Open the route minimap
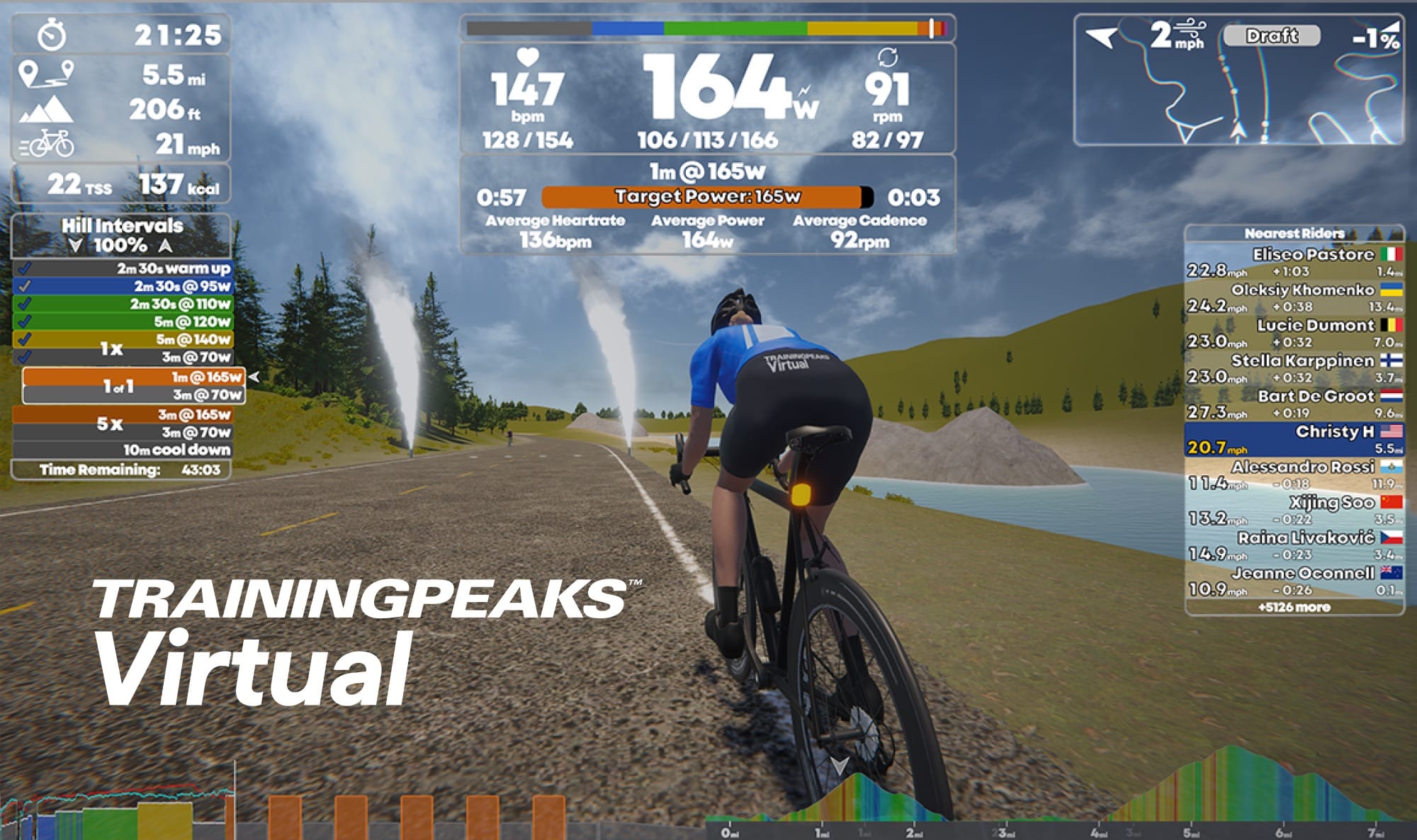The width and height of the screenshot is (1417, 840). [1238, 79]
